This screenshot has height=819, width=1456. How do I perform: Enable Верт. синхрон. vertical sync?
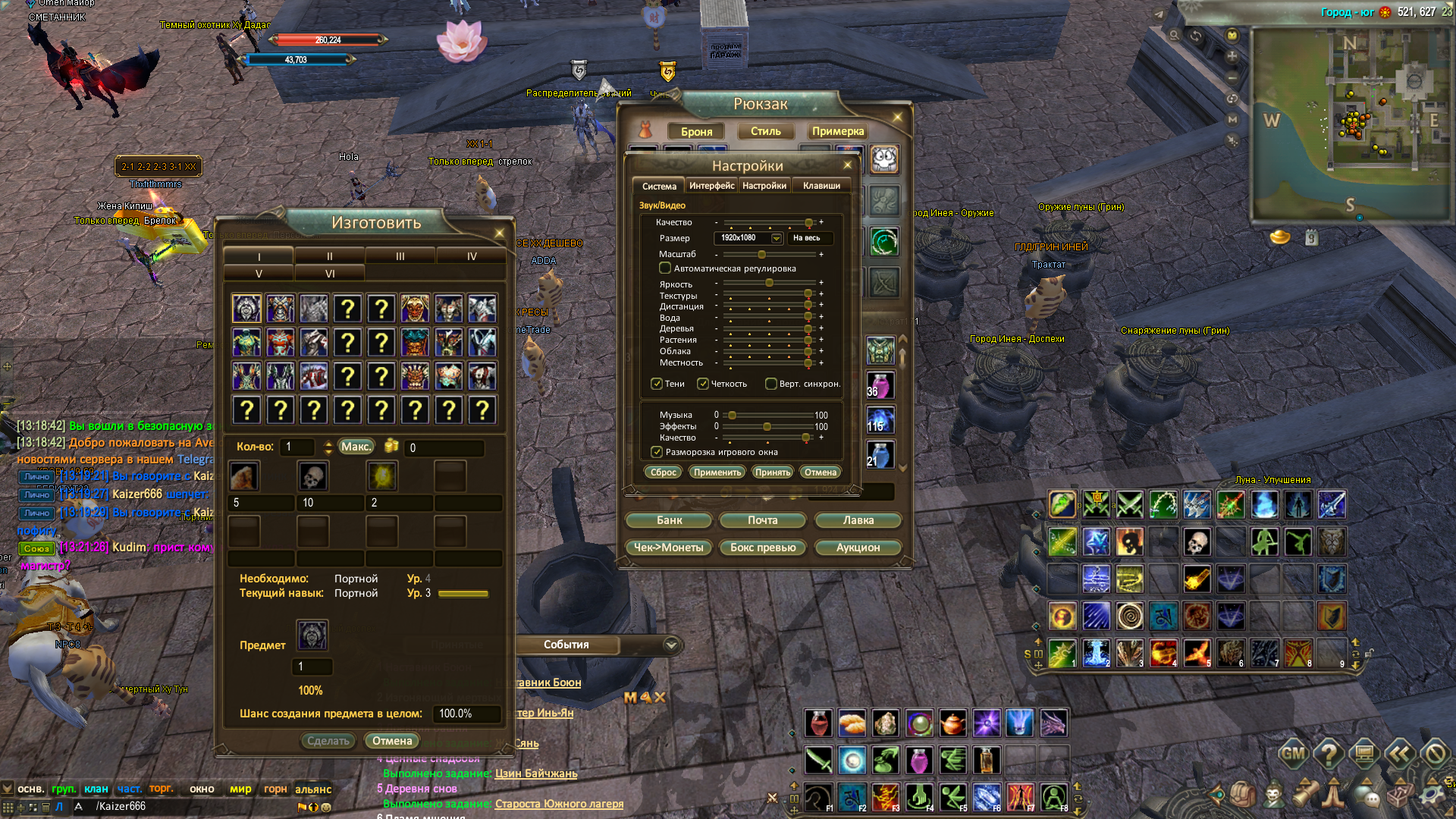click(771, 384)
